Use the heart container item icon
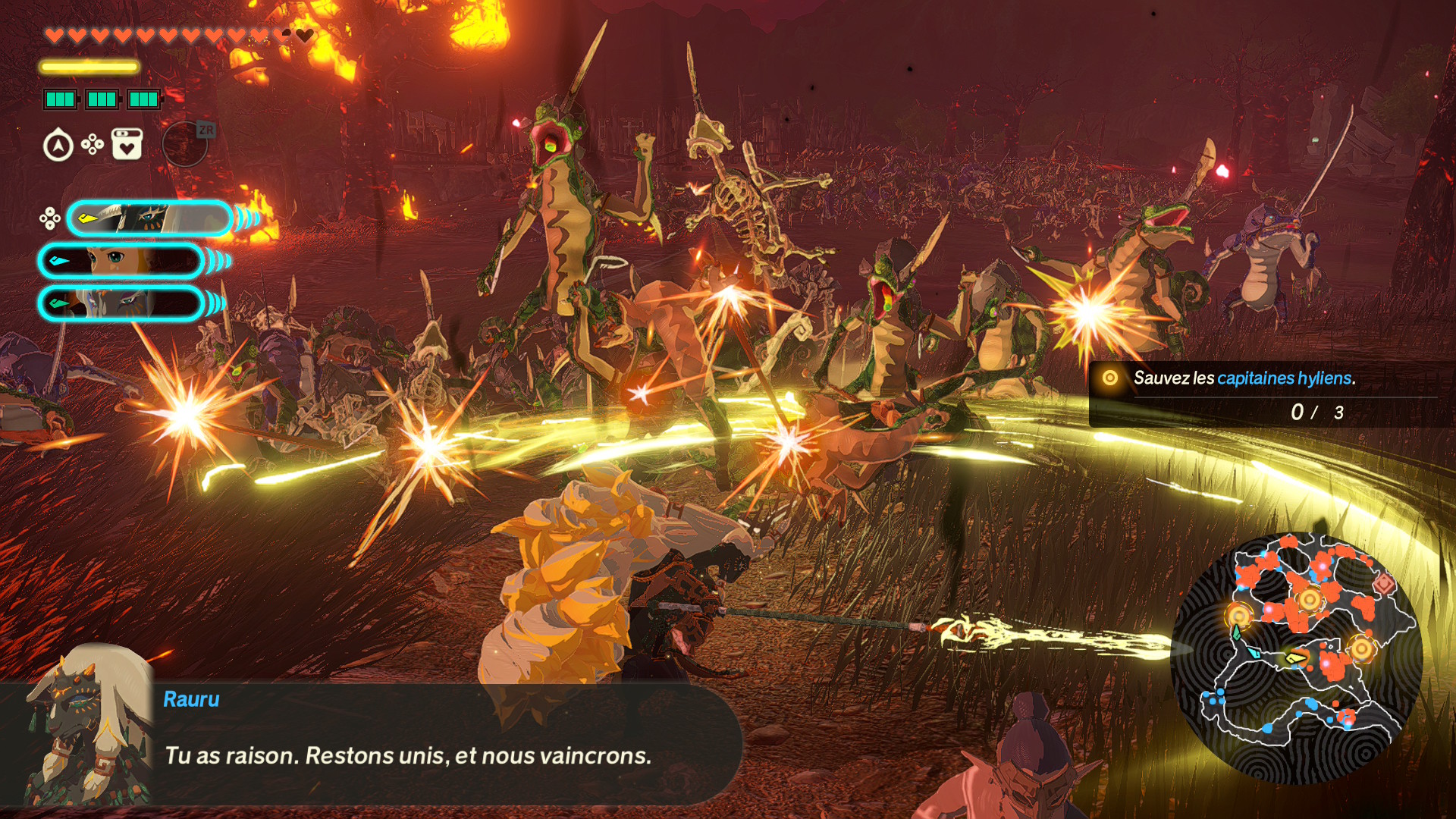Viewport: 1456px width, 819px height. (127, 144)
